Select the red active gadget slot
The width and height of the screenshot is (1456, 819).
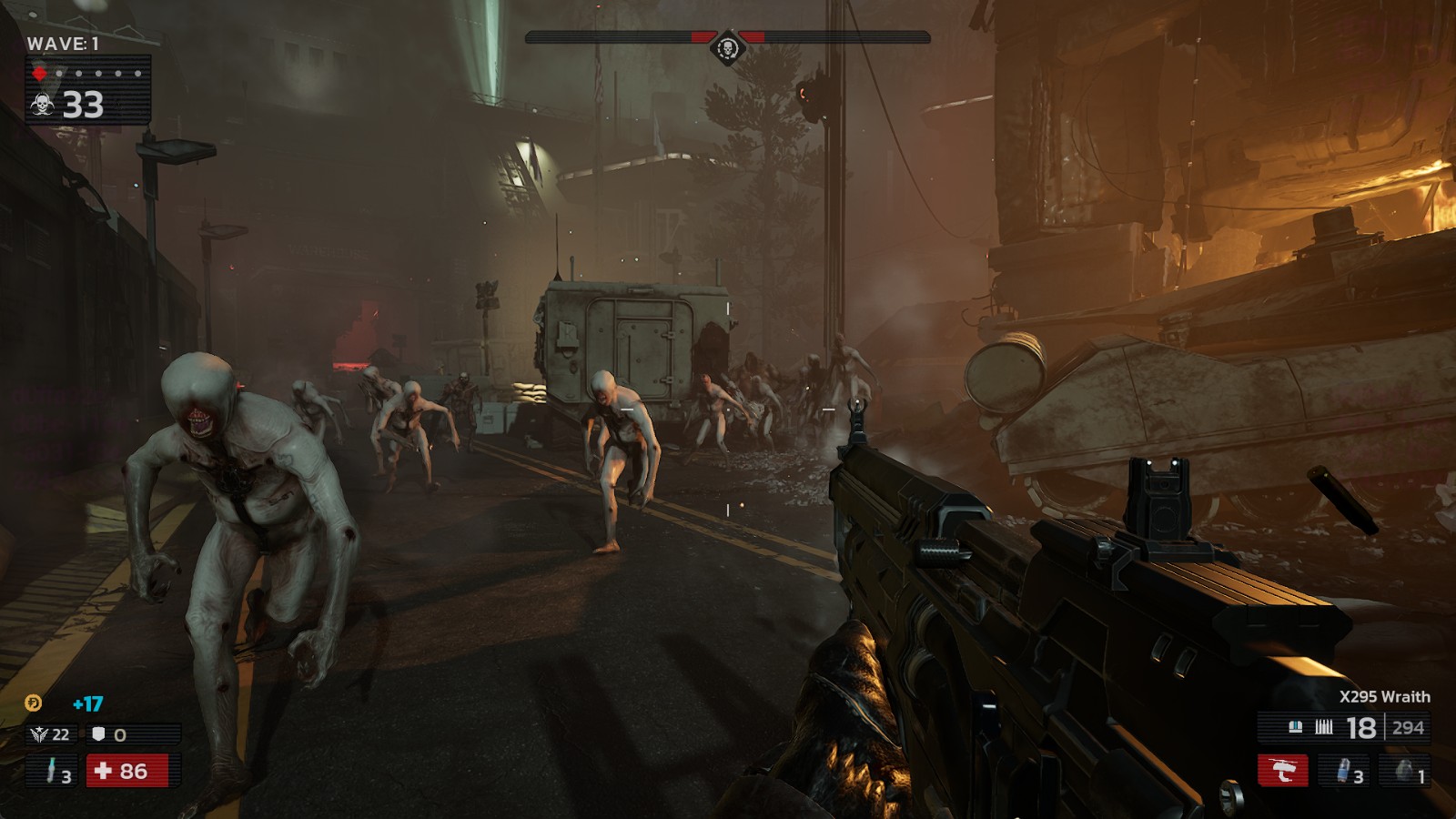pos(1283,771)
